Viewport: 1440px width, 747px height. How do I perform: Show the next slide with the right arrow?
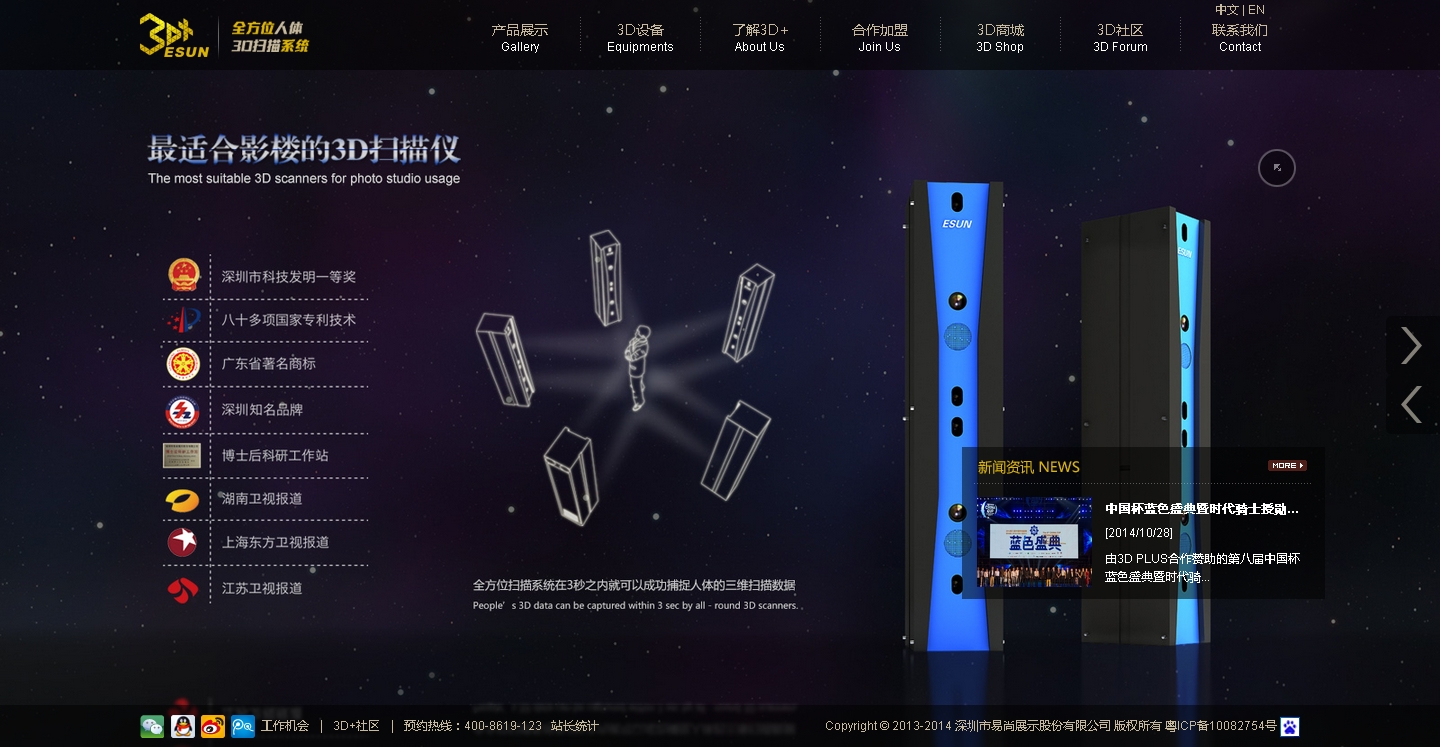[1411, 345]
